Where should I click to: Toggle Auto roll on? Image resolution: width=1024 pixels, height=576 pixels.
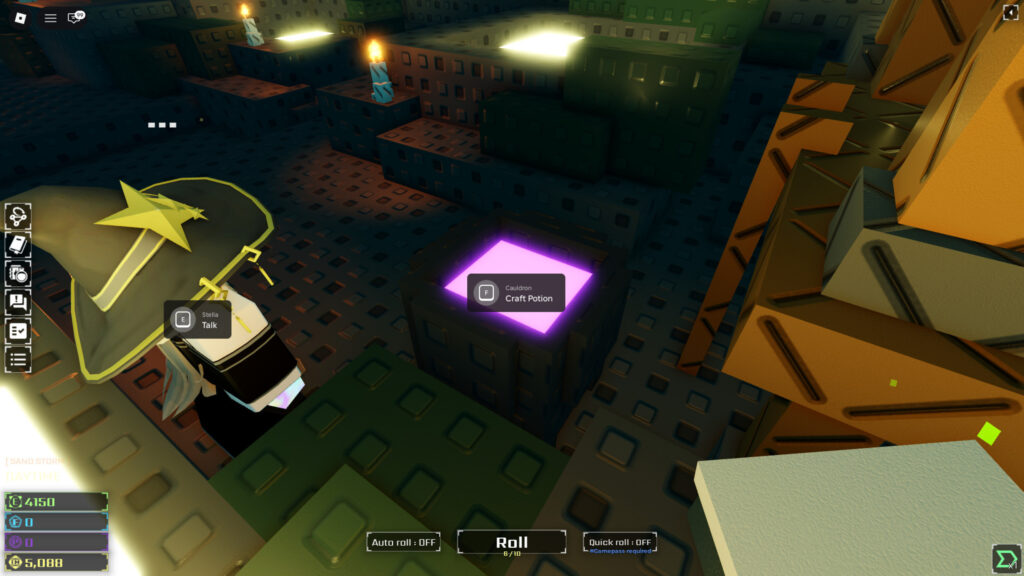[403, 542]
